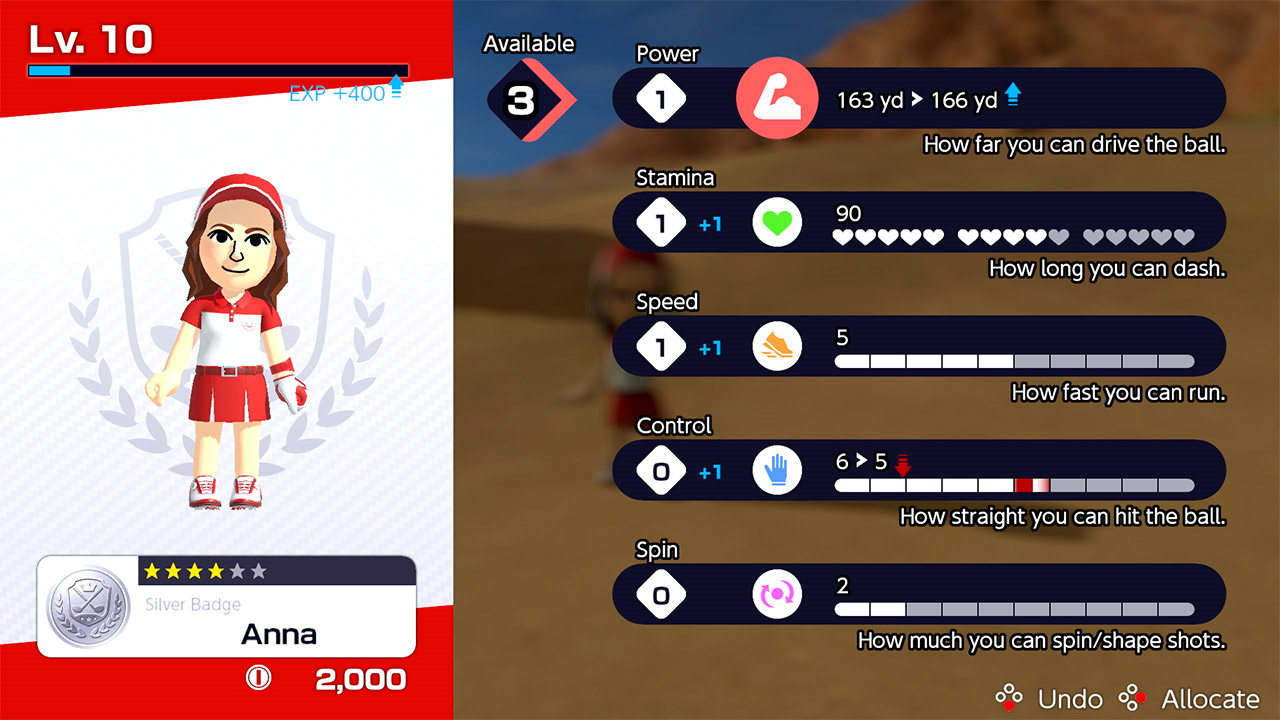Click the coin currency icon

pyautogui.click(x=258, y=678)
